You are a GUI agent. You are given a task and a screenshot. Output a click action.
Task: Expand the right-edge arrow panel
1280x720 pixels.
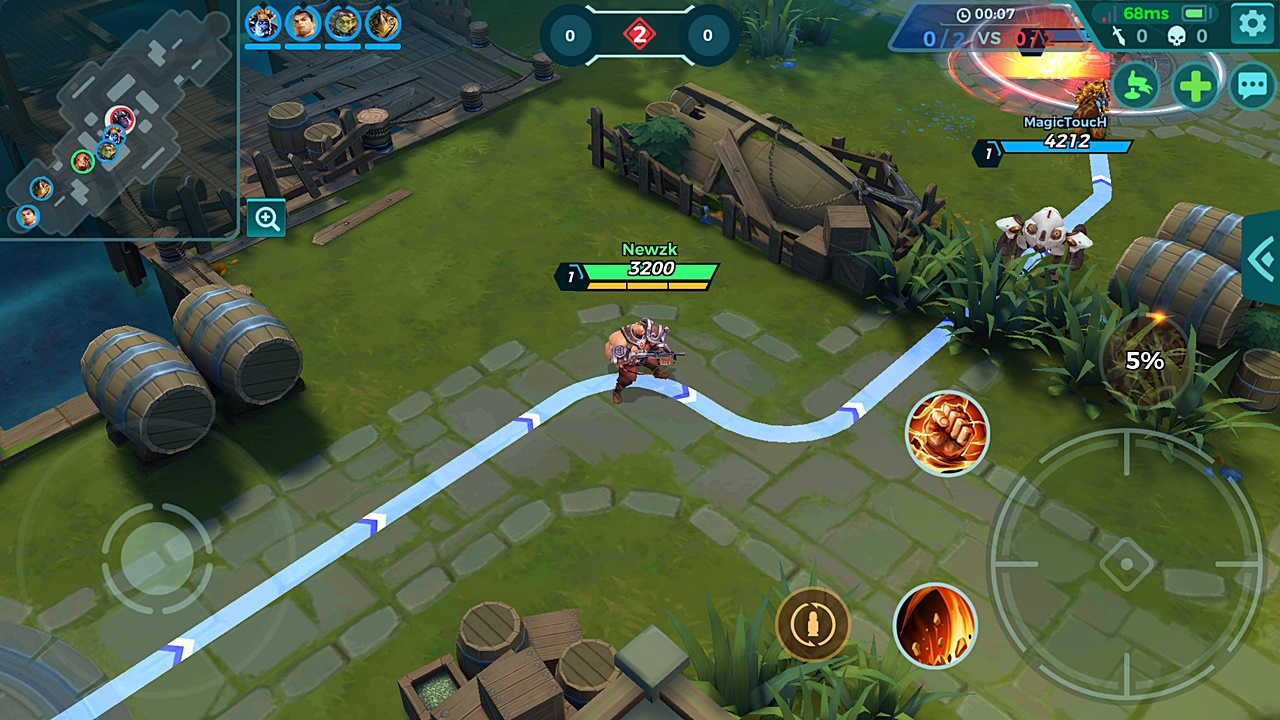coord(1262,257)
